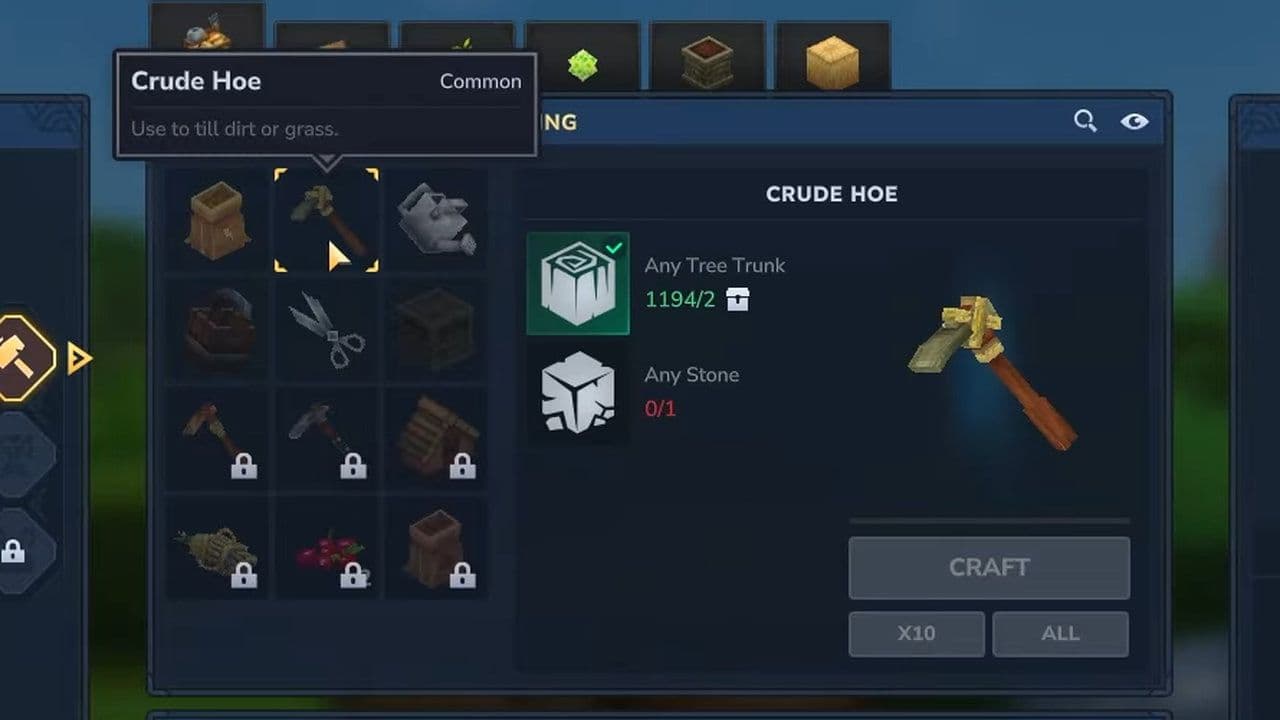Image resolution: width=1280 pixels, height=720 pixels.
Task: Click the chest toggle beside the 1194/2 count
Action: (x=737, y=299)
